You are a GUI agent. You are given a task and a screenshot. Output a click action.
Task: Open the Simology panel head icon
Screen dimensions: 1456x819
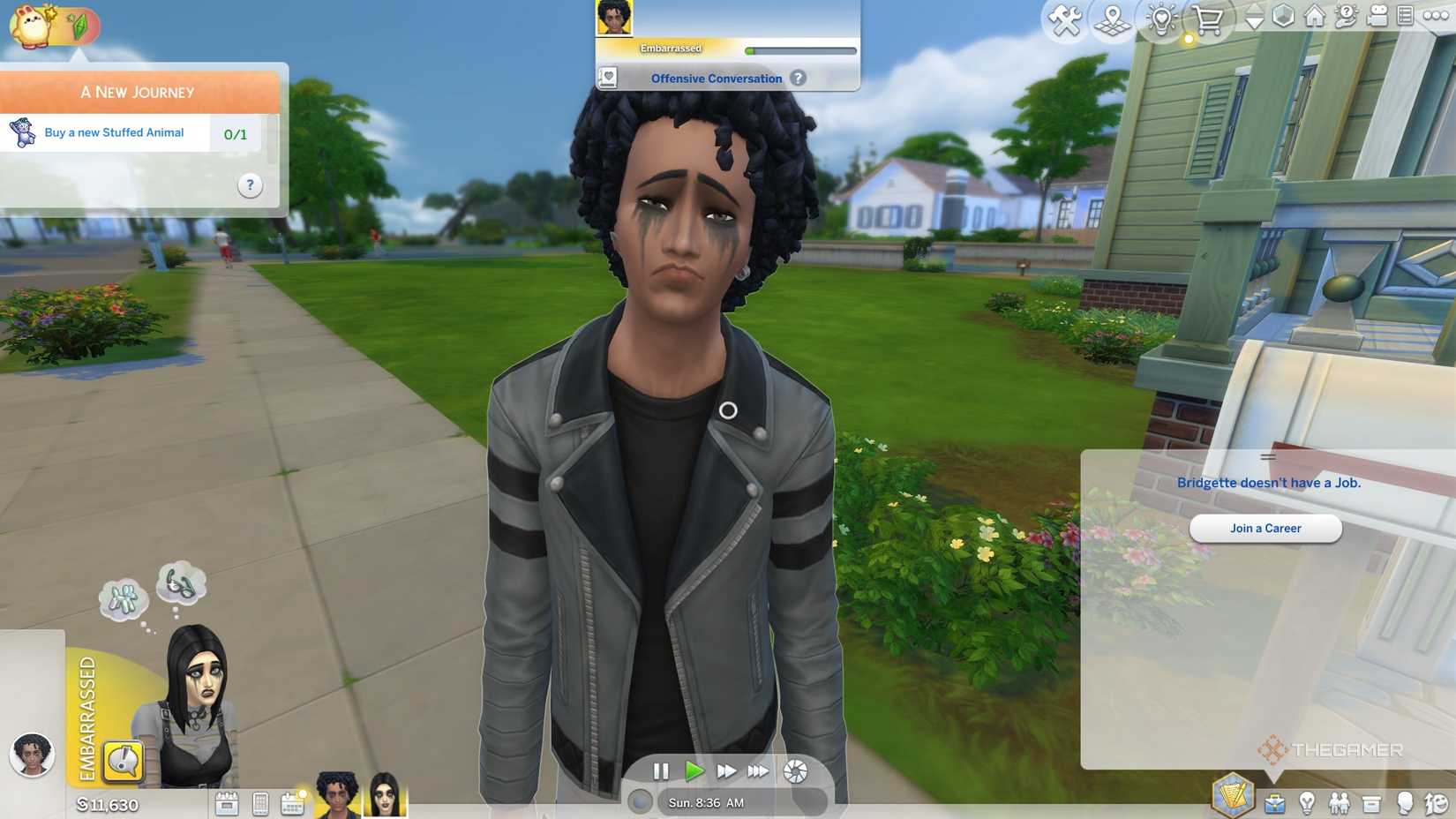[x=1405, y=803]
